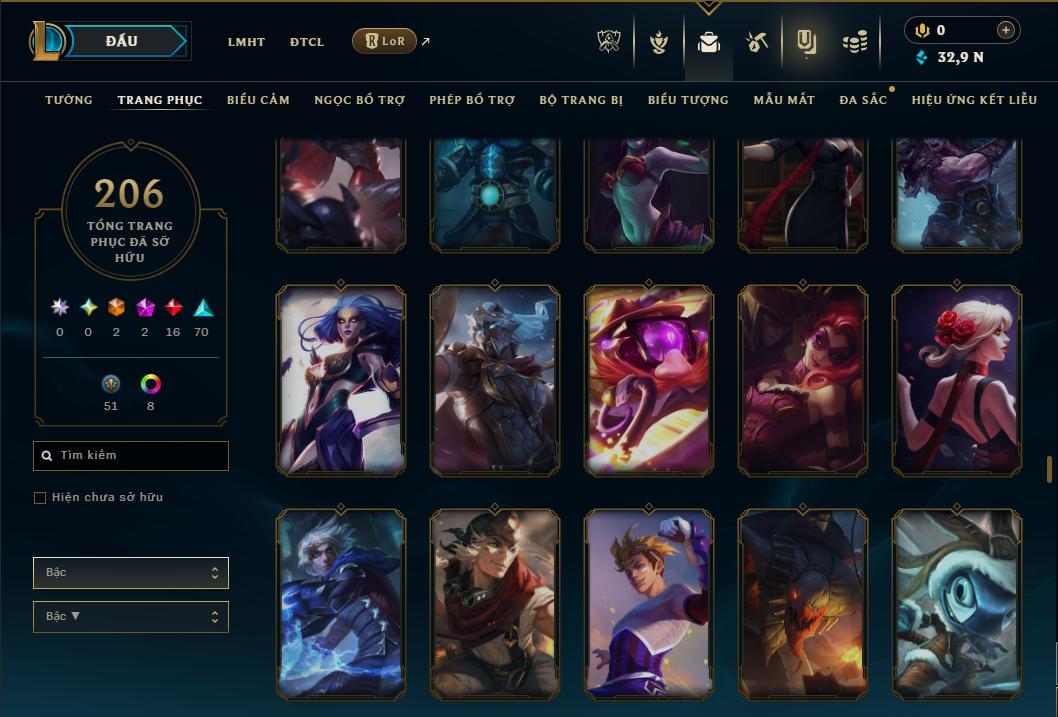
Task: Add currency with the plus button
Action: [1006, 31]
